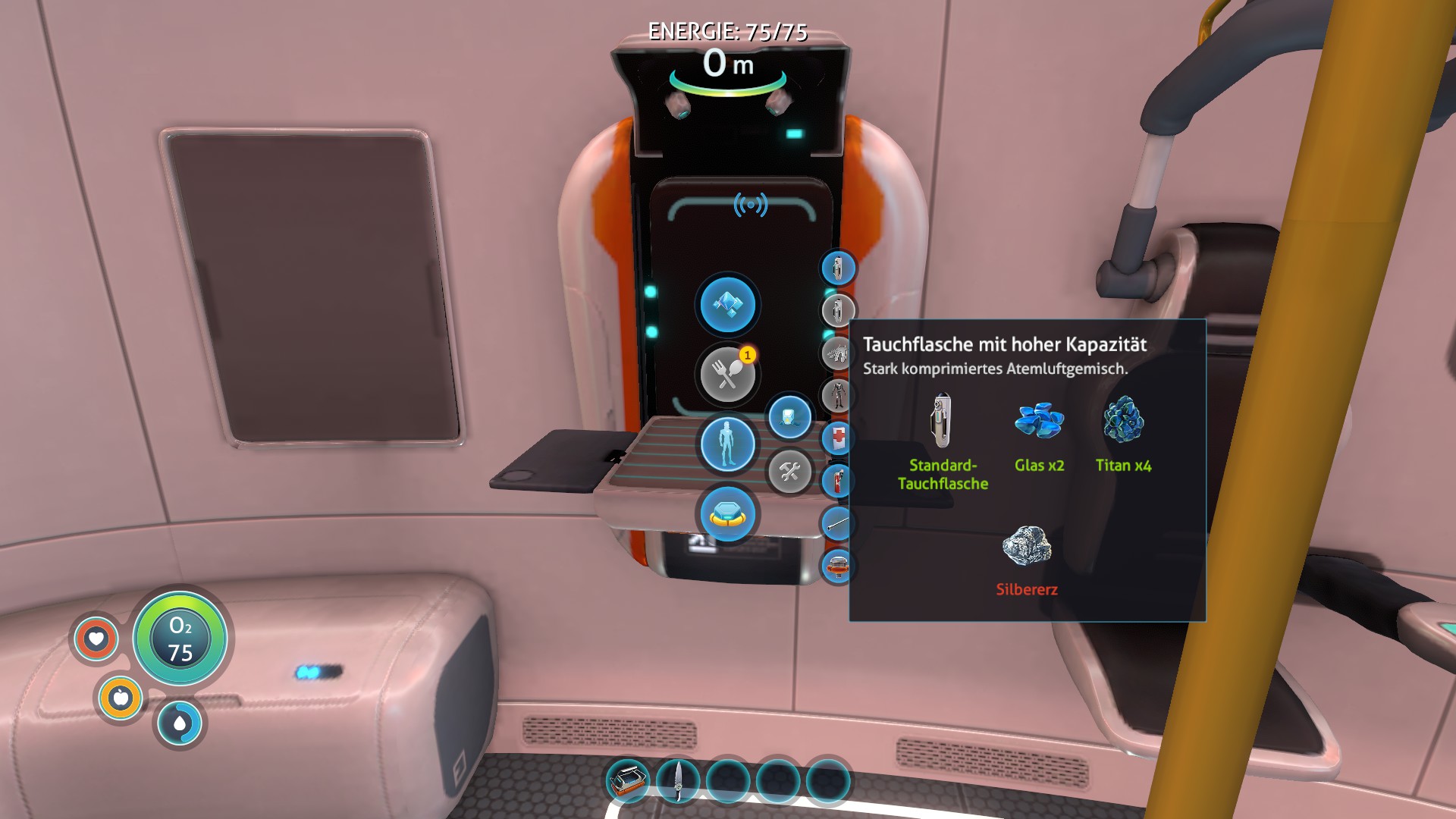Choose the Equipment subcategory with mask icon
The image size is (1456, 819).
pos(789,417)
